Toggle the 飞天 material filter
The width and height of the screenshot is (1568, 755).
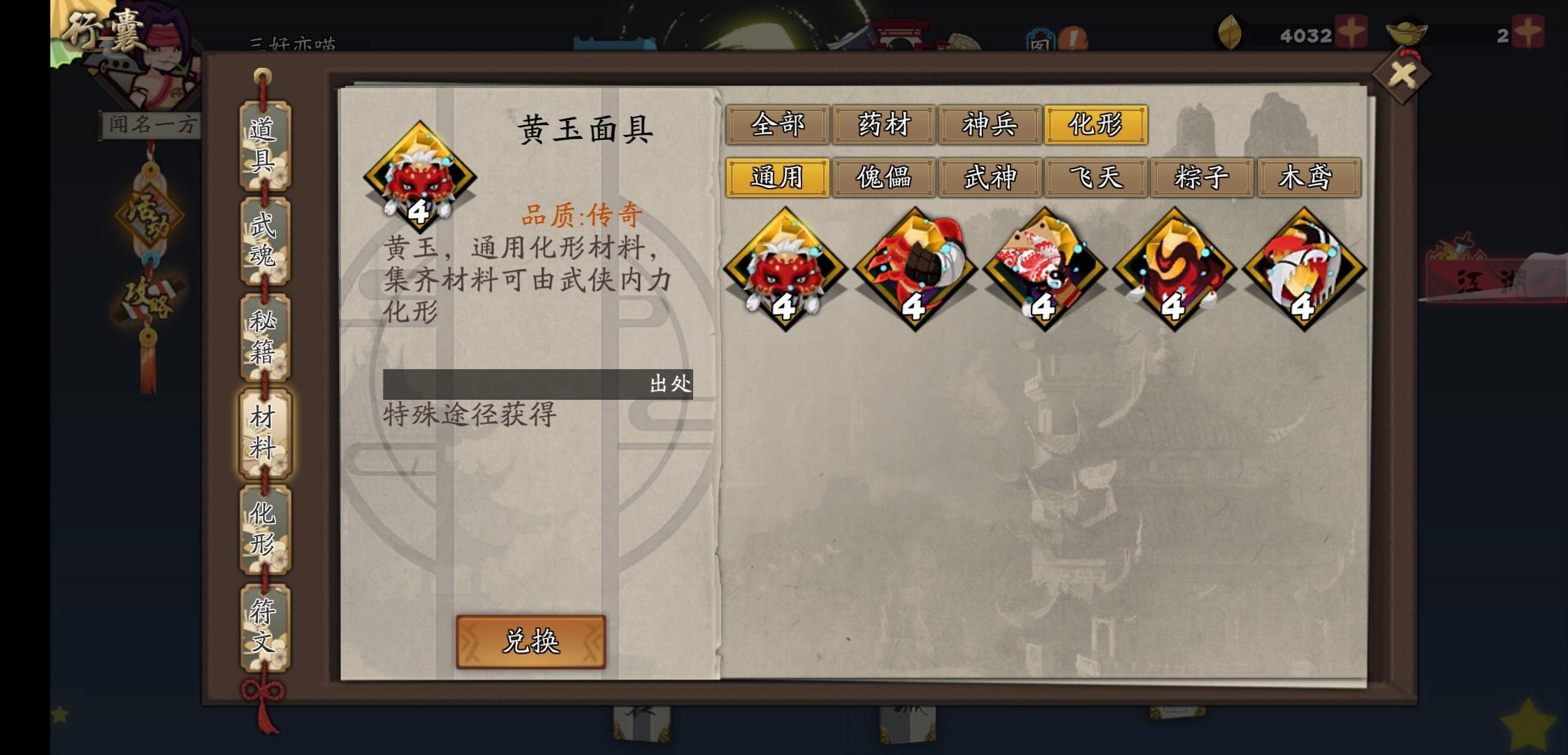click(x=1096, y=178)
